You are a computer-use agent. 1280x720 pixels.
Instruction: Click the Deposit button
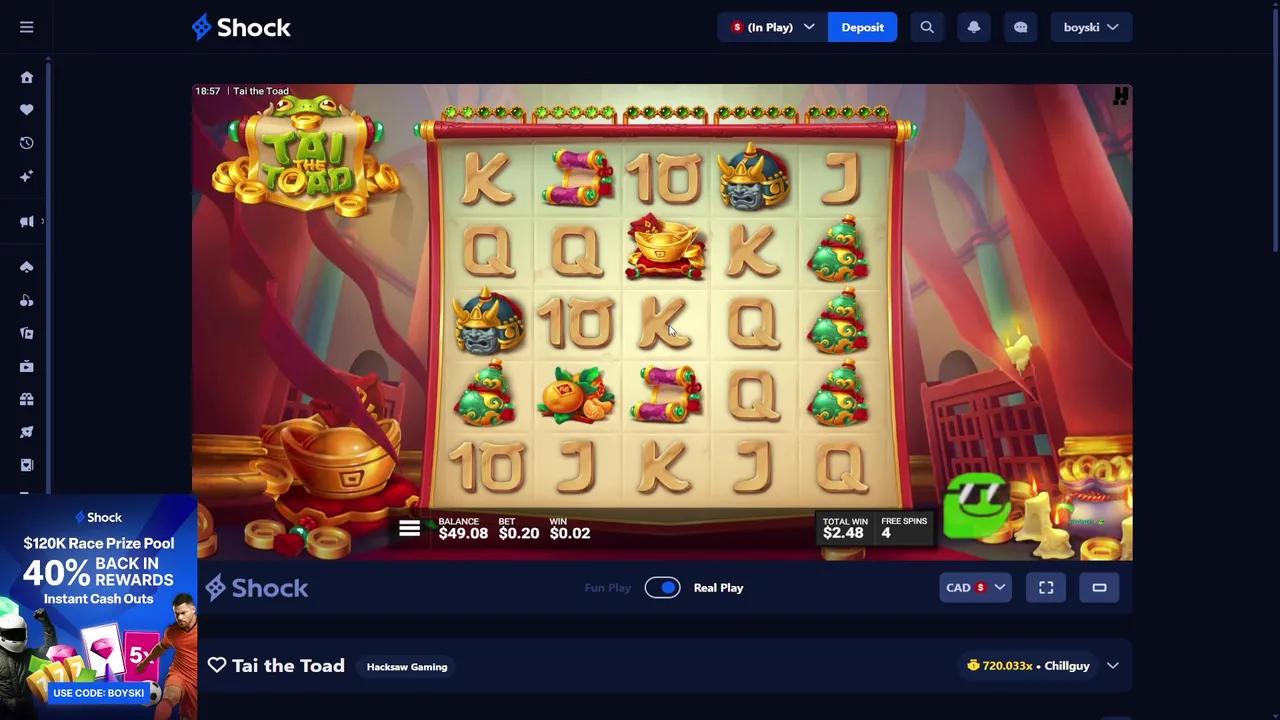tap(862, 27)
